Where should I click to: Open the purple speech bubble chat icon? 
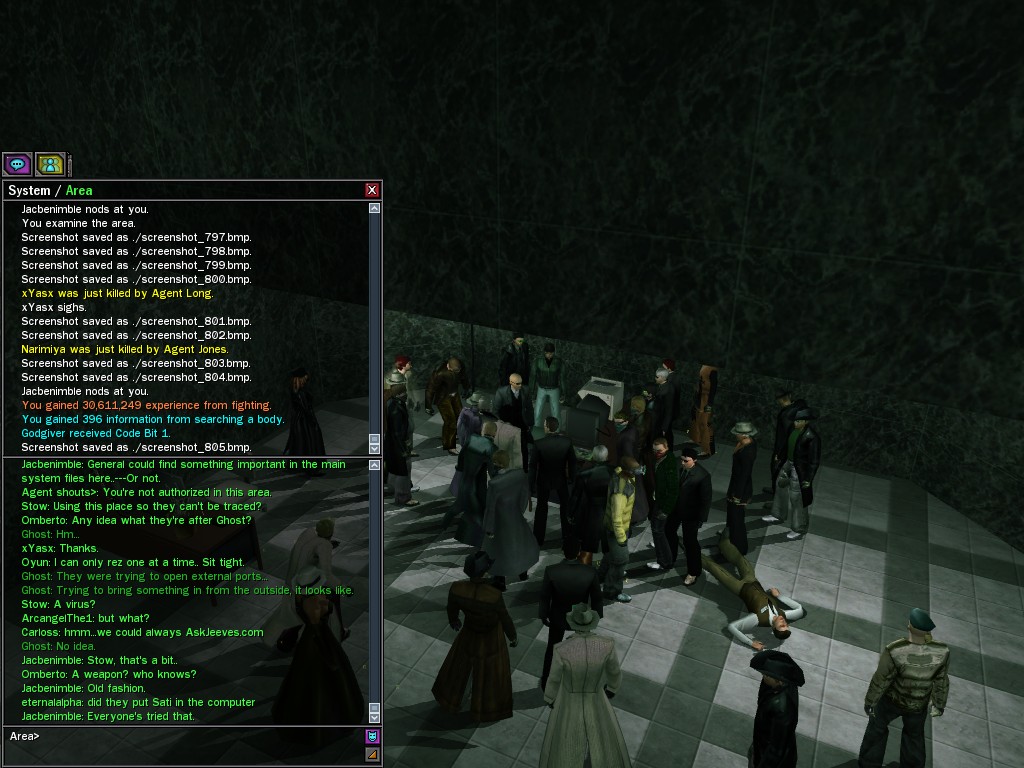[x=17, y=164]
